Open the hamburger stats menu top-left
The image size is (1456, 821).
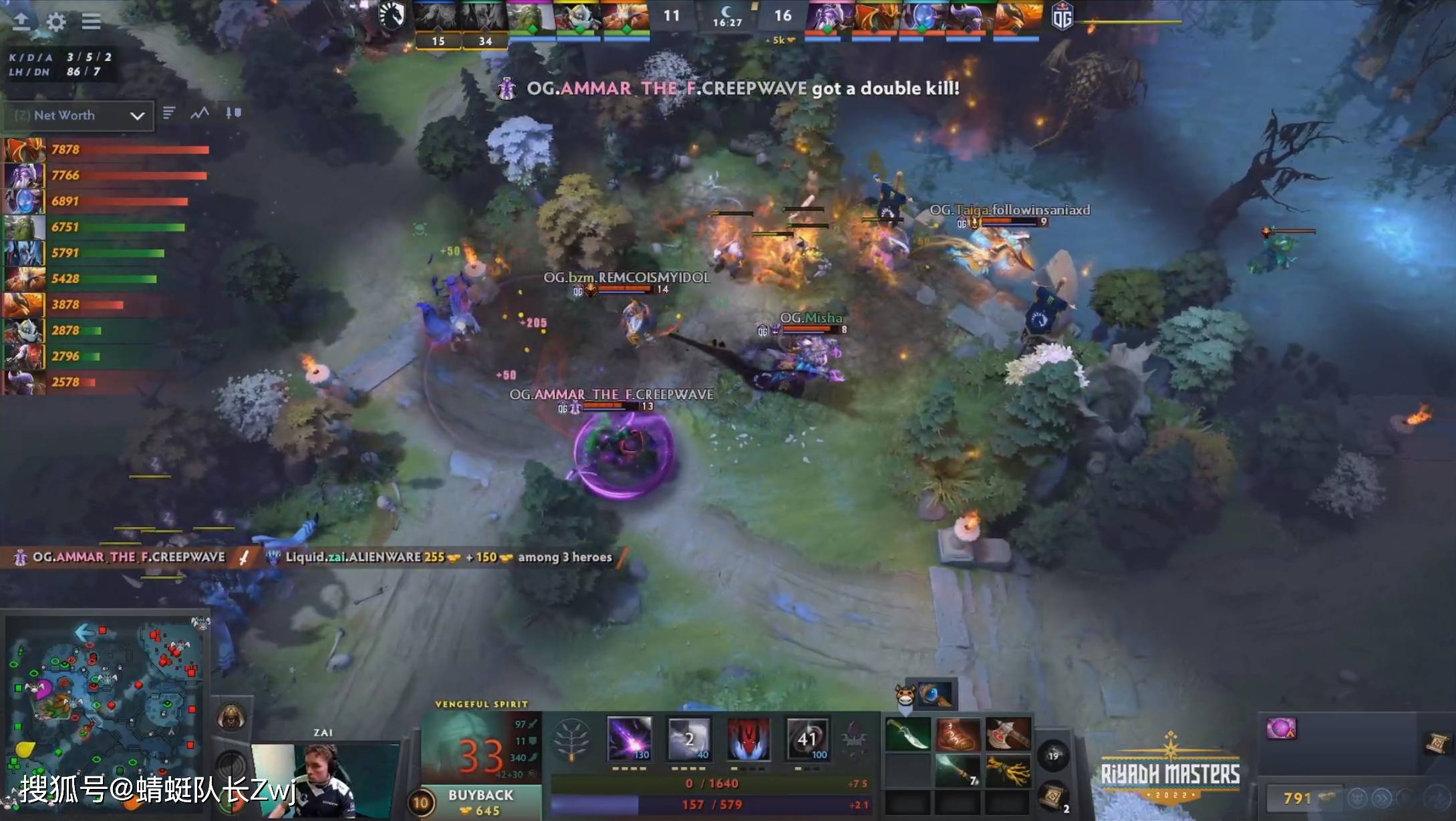[92, 21]
